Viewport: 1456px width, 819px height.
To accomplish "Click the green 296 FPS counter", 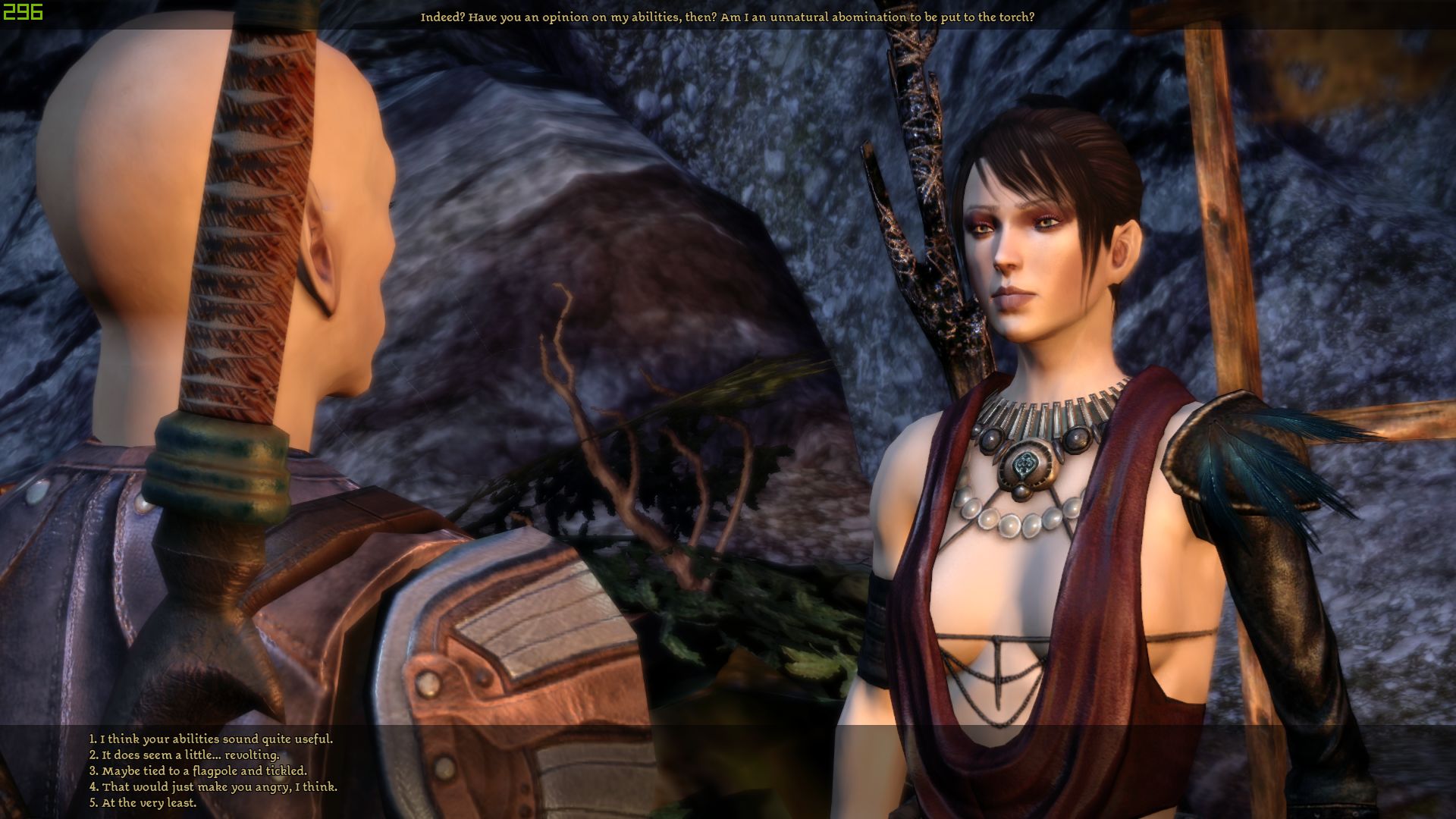I will (x=22, y=12).
